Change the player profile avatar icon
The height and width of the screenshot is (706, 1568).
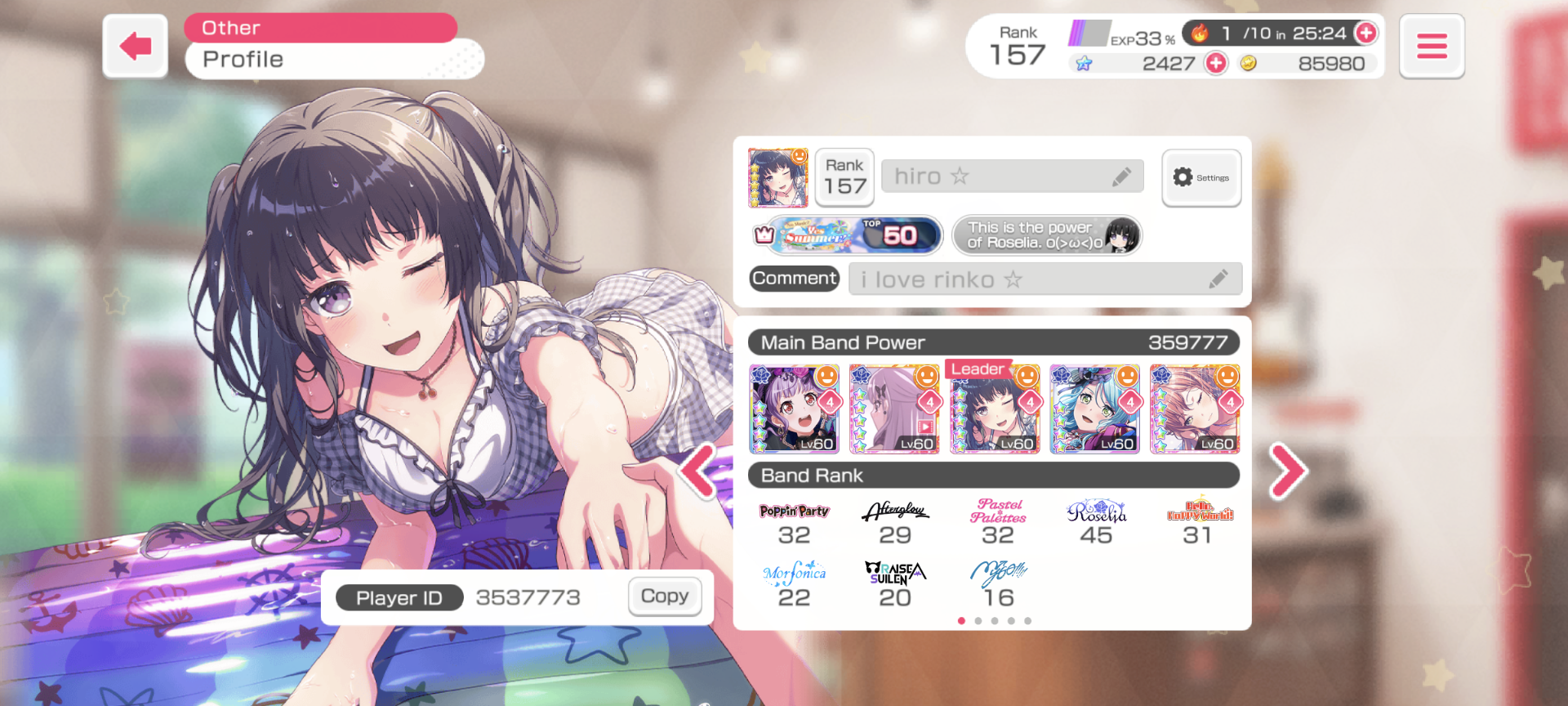pyautogui.click(x=777, y=177)
